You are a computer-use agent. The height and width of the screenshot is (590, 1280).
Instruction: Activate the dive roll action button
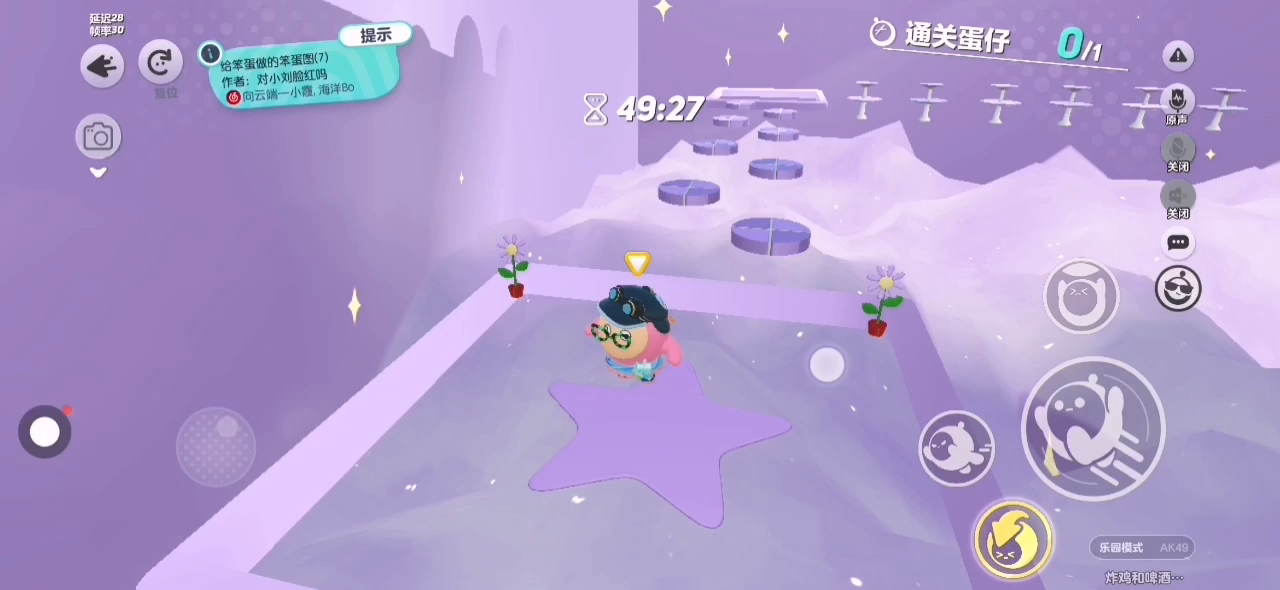[956, 448]
